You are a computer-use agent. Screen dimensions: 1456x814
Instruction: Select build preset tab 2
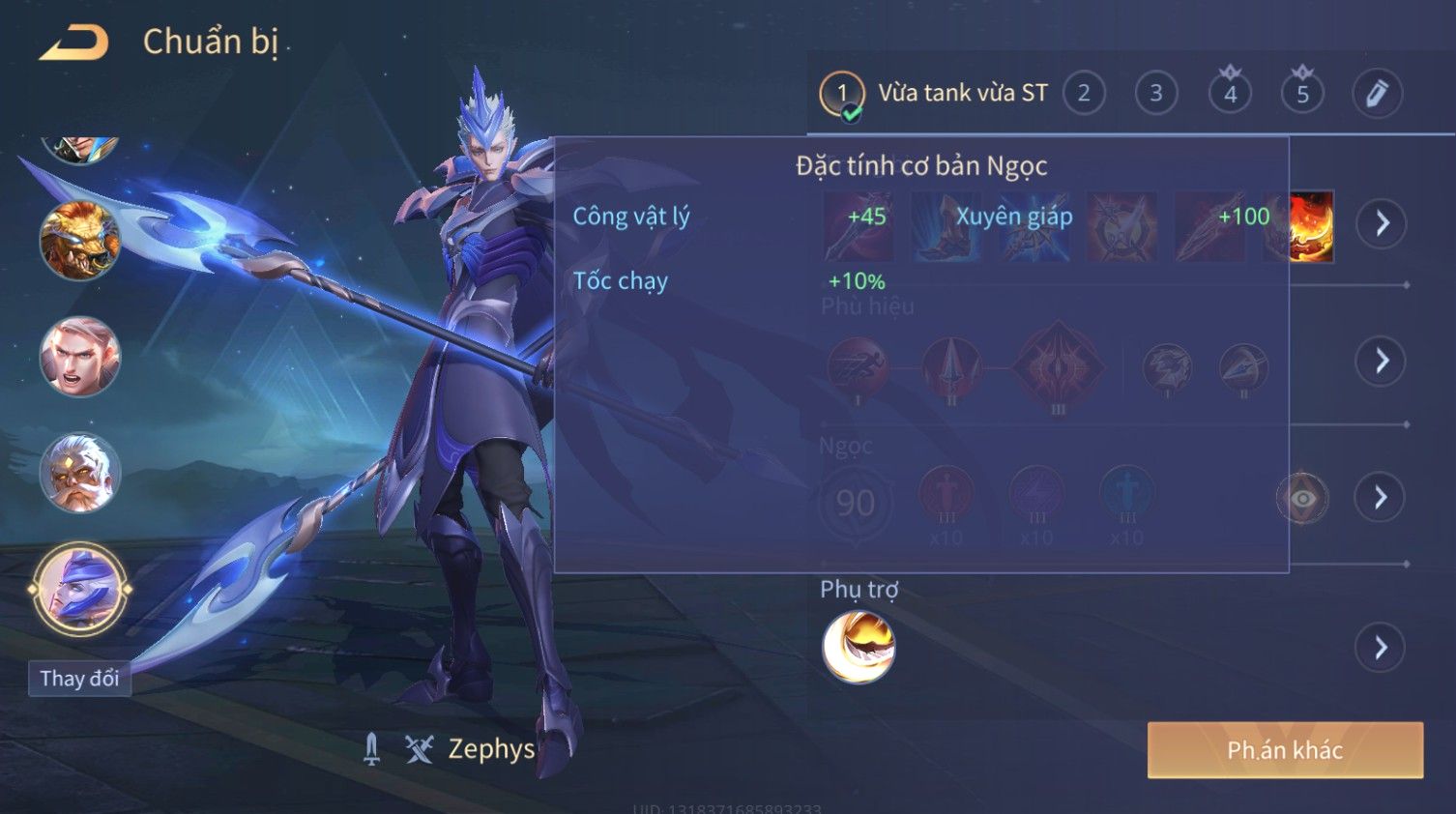(x=1084, y=94)
